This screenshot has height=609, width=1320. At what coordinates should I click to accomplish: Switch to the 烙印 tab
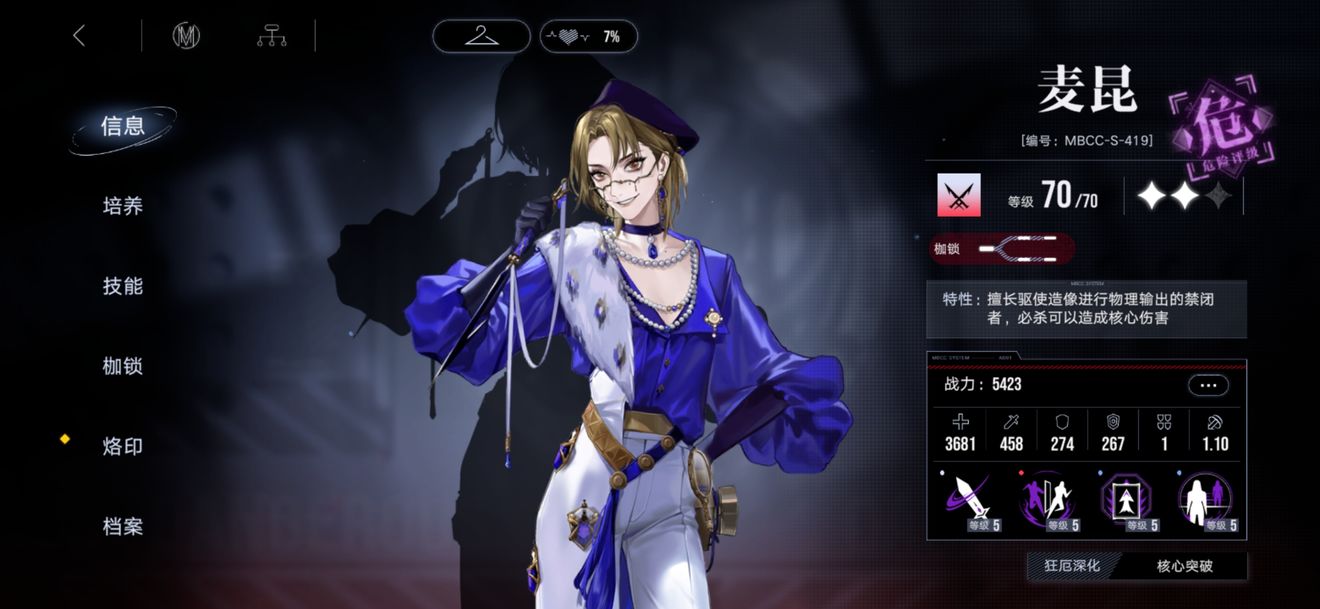[123, 446]
